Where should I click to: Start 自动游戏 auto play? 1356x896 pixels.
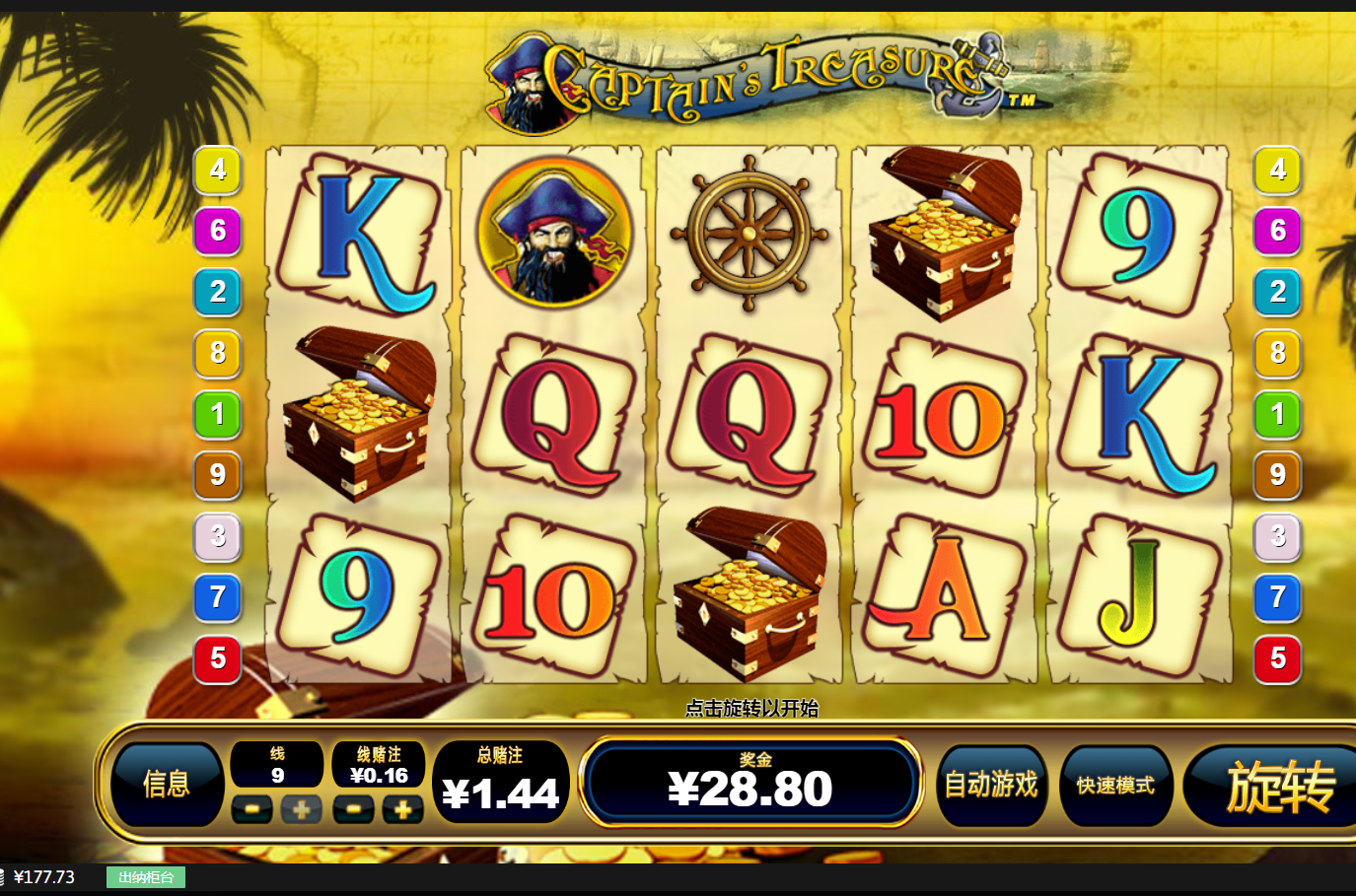pyautogui.click(x=991, y=785)
